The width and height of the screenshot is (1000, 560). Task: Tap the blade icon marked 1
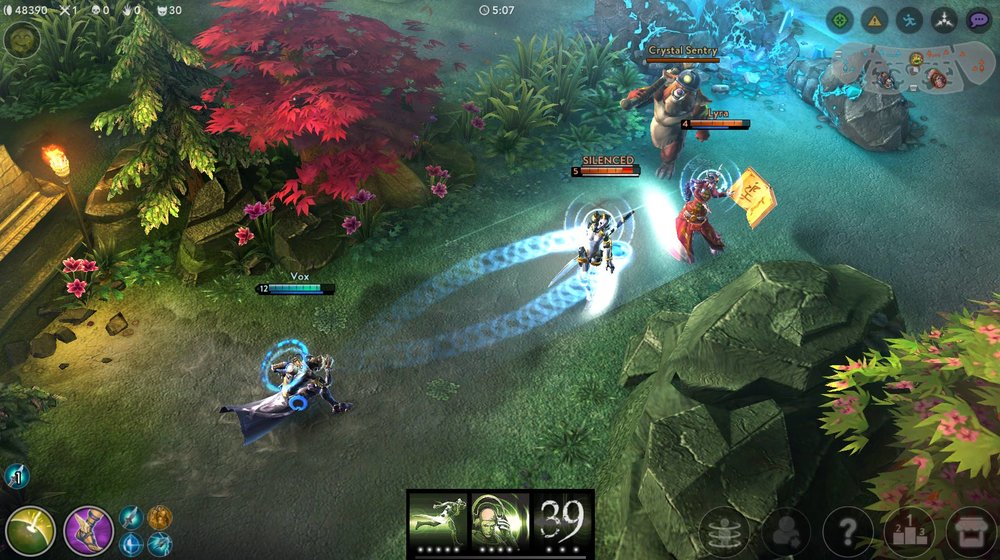[16, 476]
